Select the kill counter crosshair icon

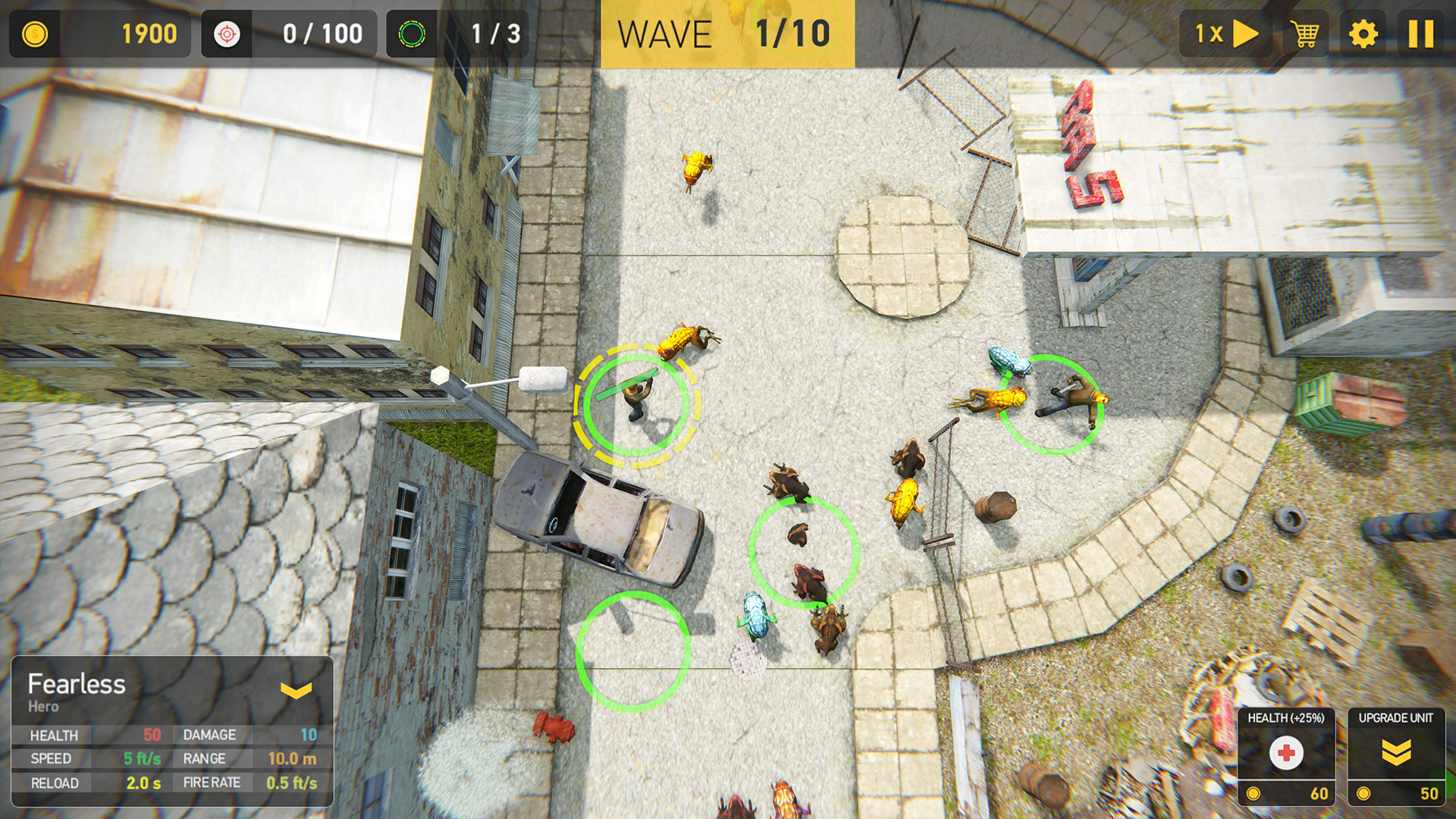coord(227,33)
